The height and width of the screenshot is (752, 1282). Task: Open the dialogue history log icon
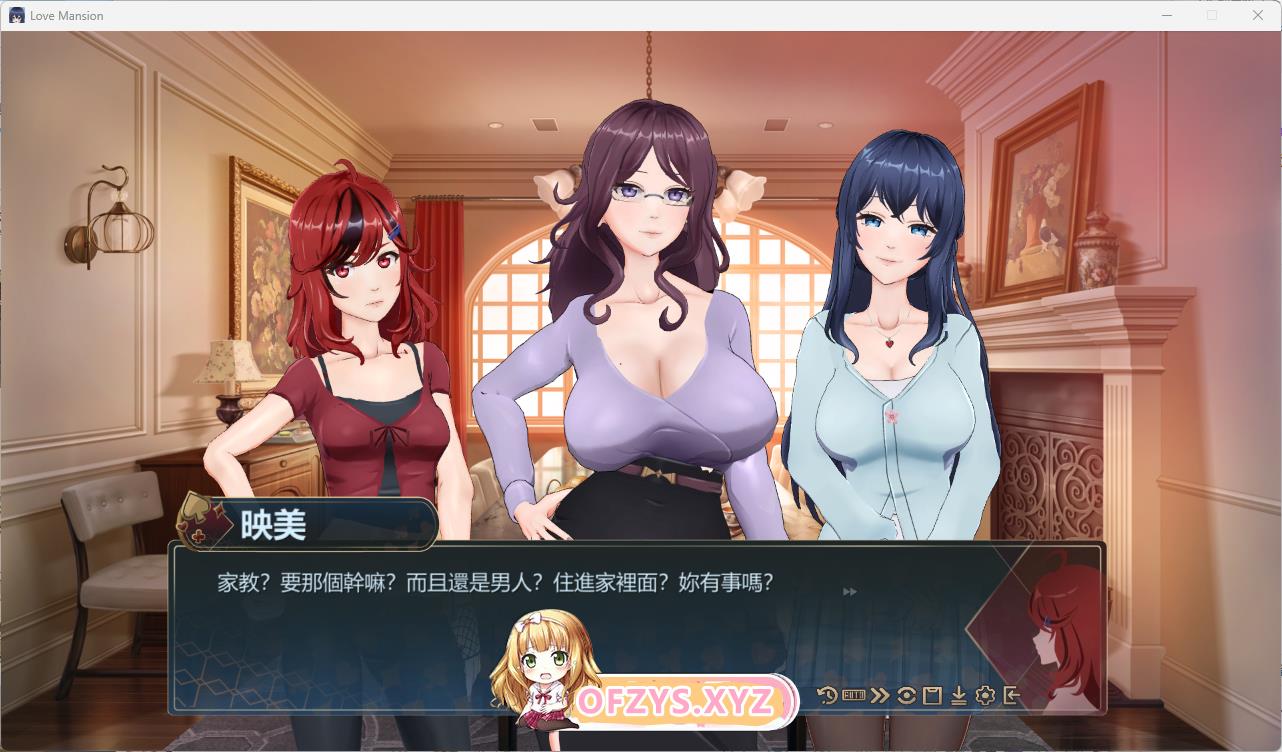(x=827, y=695)
